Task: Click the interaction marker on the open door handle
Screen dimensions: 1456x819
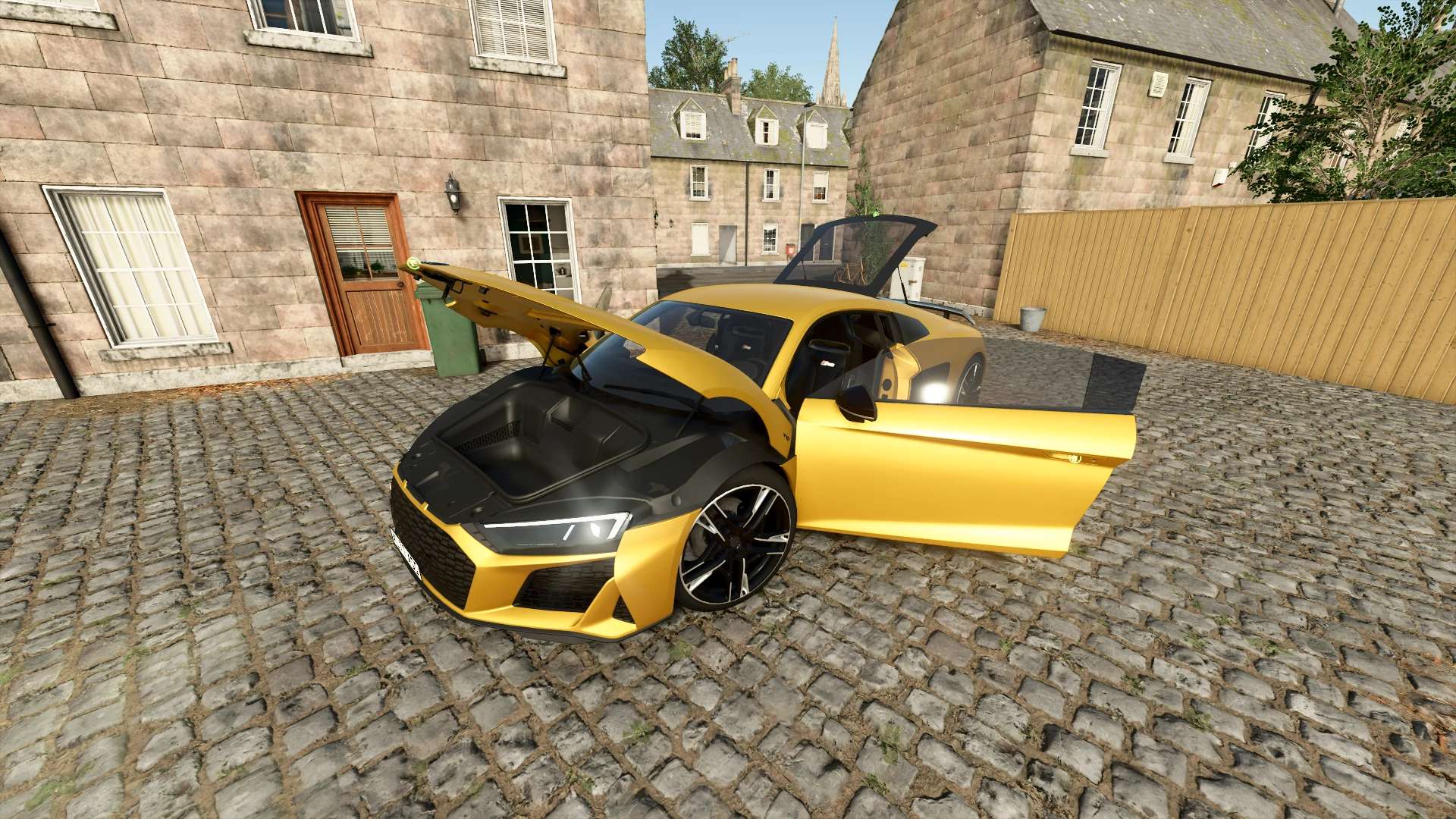Action: (x=1075, y=458)
